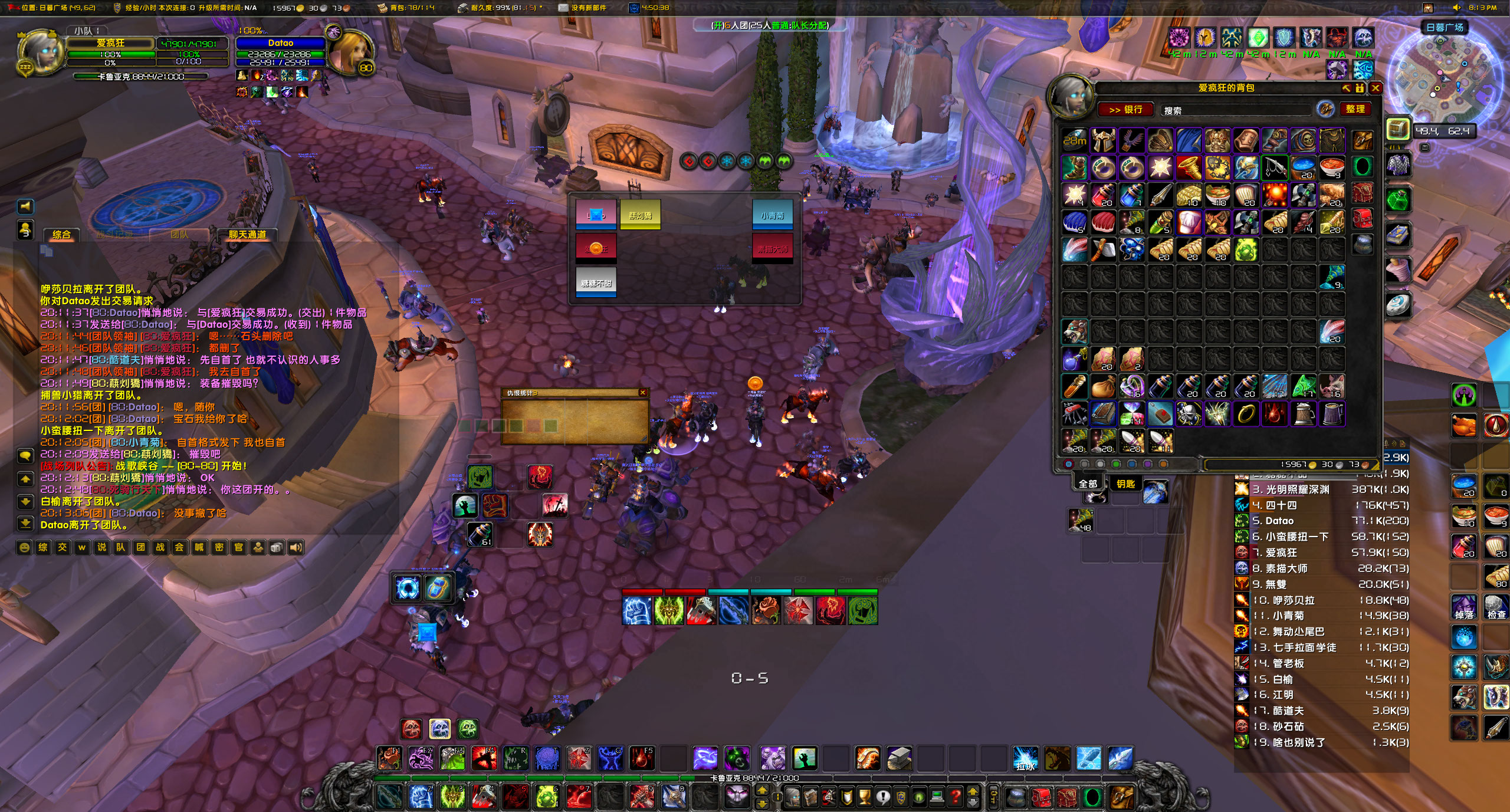This screenshot has width=1510, height=812.
Task: Click the sort icon beside the bag search box
Action: click(1325, 110)
